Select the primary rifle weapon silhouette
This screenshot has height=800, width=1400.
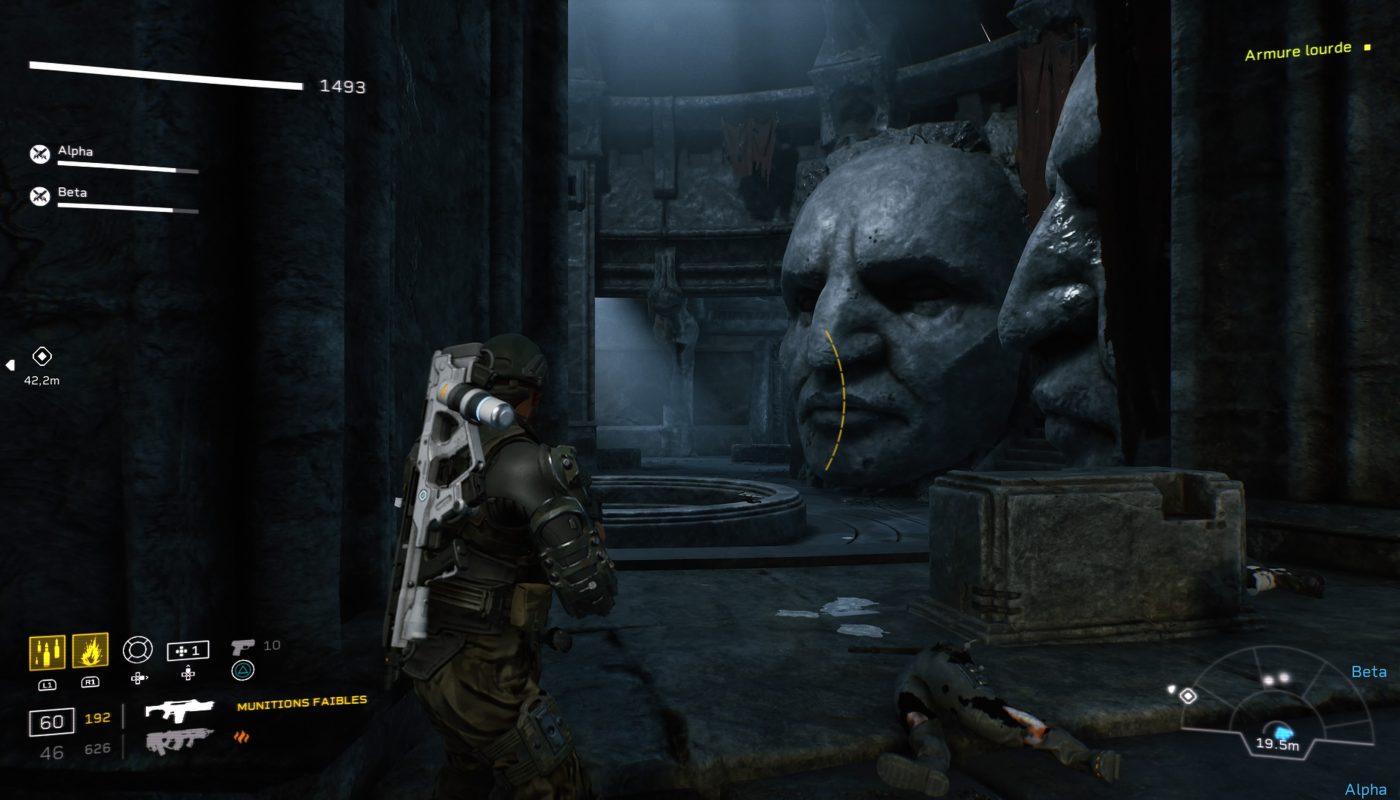point(180,711)
